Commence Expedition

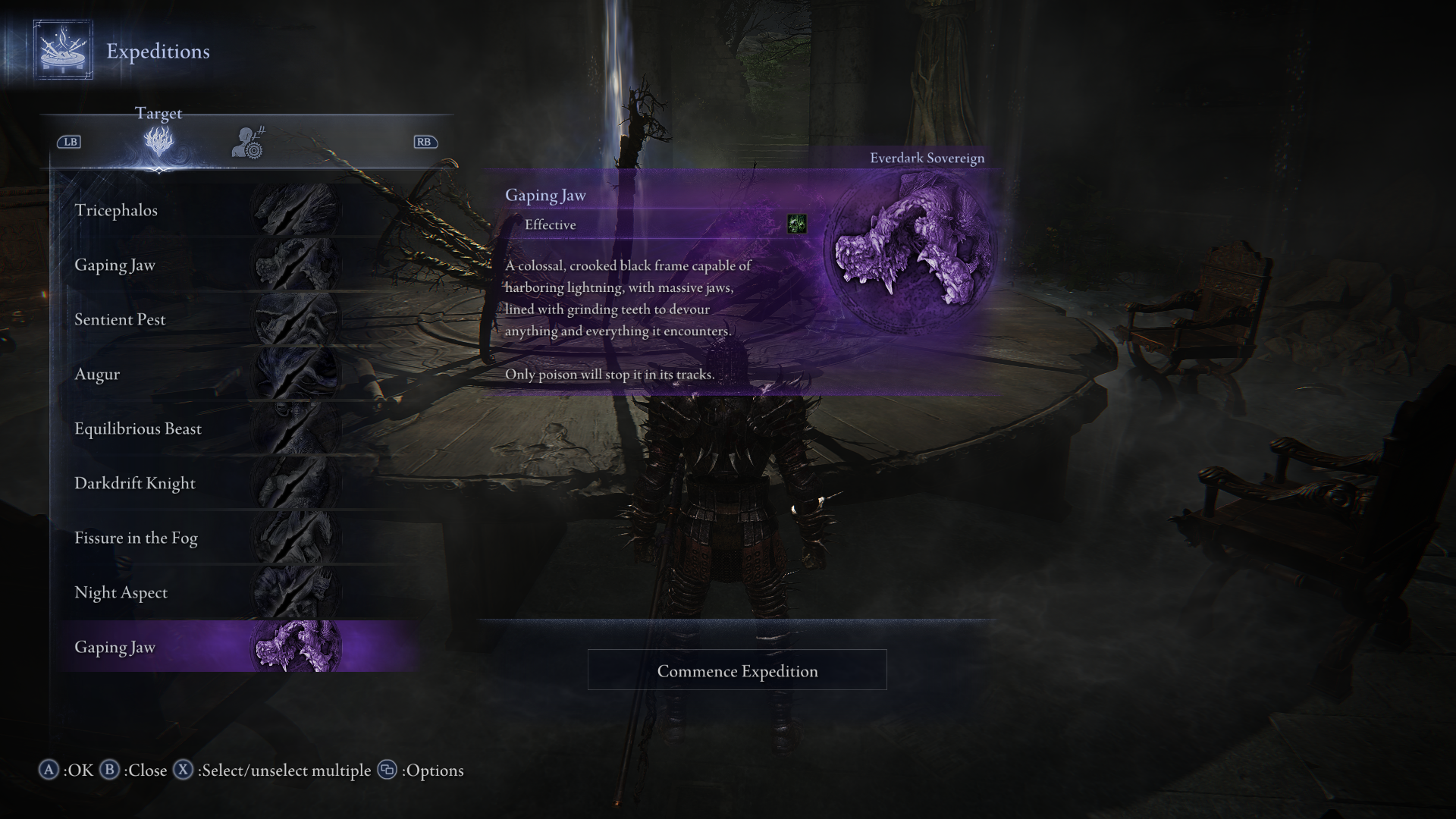[737, 670]
